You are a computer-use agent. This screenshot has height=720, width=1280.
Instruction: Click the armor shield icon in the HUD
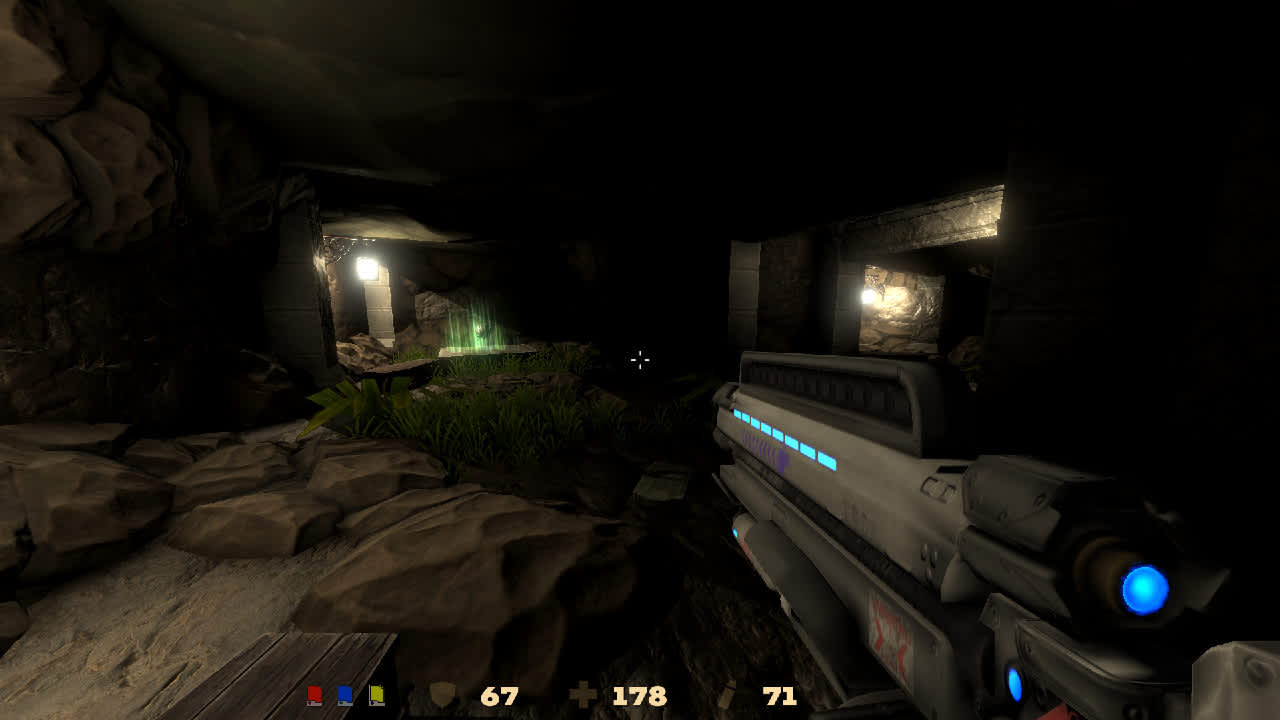pos(443,695)
